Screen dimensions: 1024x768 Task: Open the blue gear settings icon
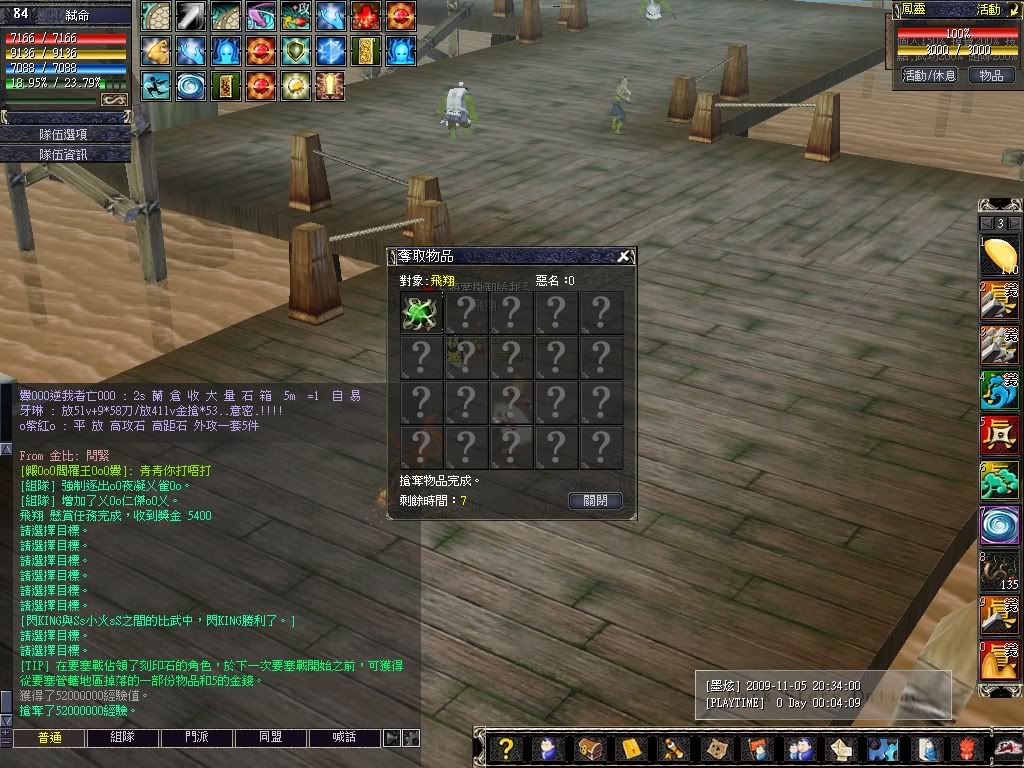coord(883,748)
